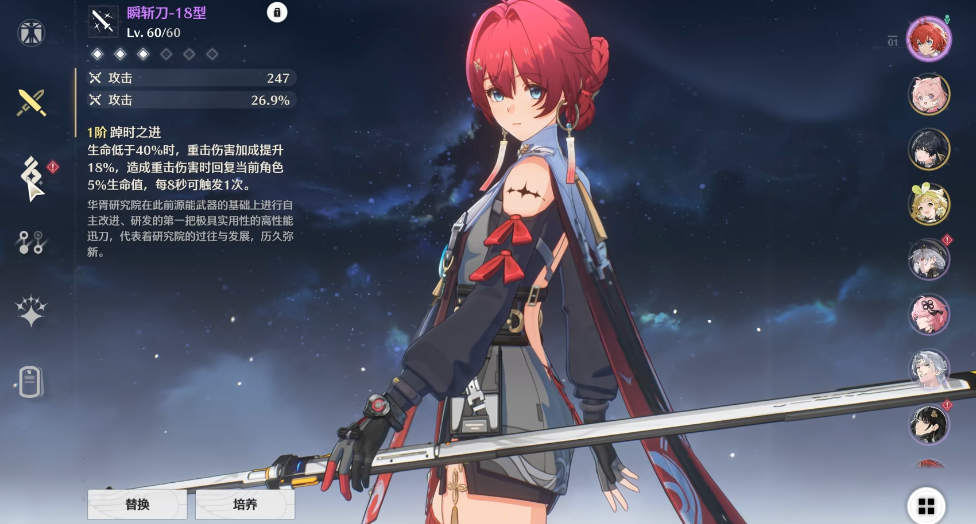
Task: Toggle the weapon lock icon
Action: tap(277, 12)
